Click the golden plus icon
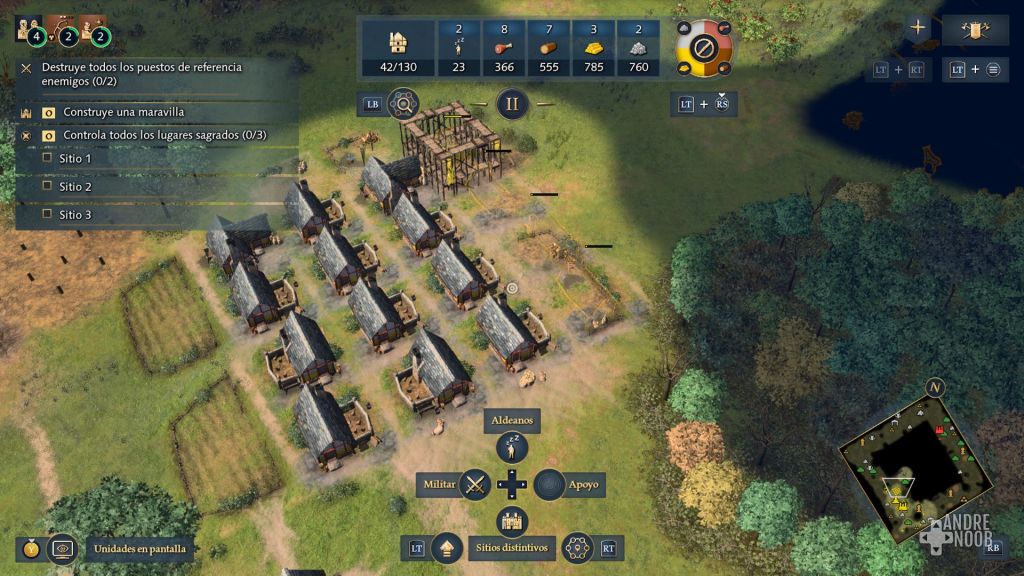 (918, 28)
